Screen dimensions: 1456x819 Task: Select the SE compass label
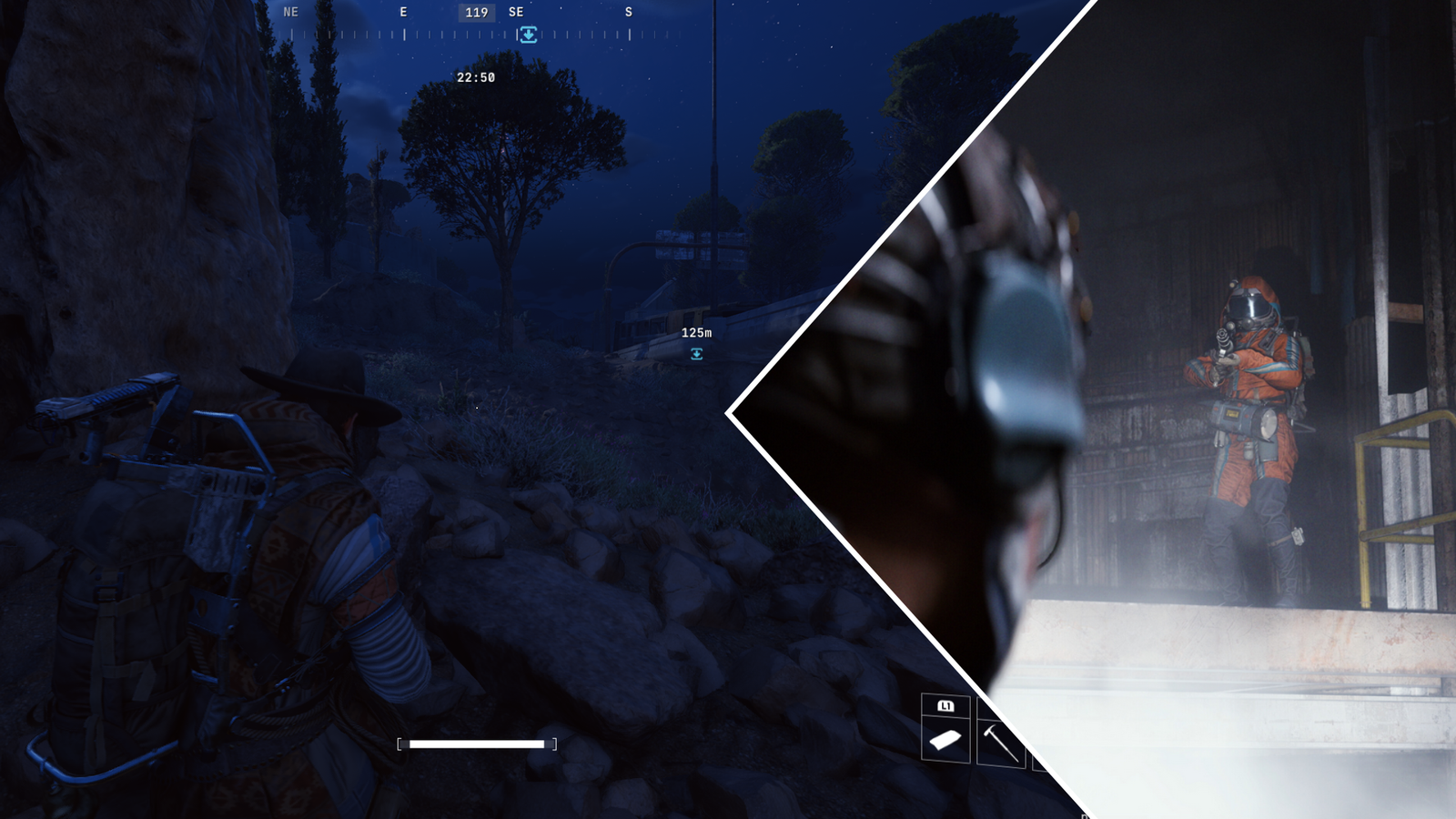516,12
